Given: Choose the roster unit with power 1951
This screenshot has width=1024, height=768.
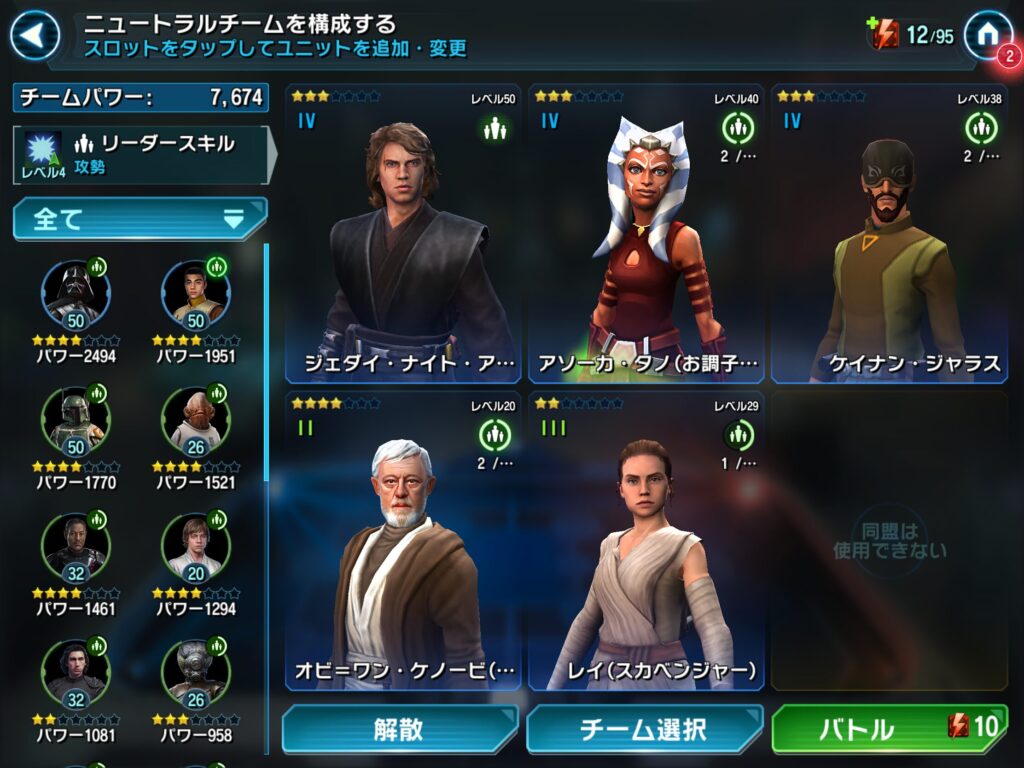Looking at the screenshot, I should click(196, 293).
